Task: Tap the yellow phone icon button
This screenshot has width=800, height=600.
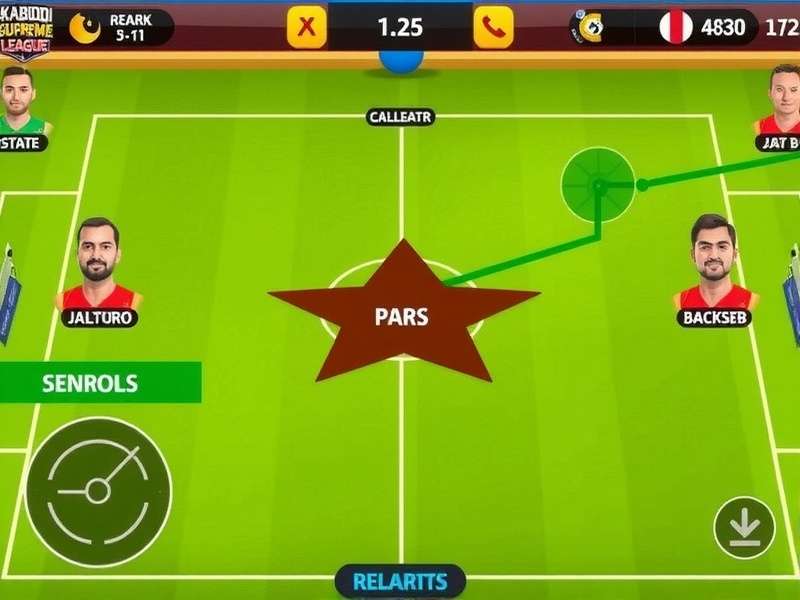Action: 492,27
